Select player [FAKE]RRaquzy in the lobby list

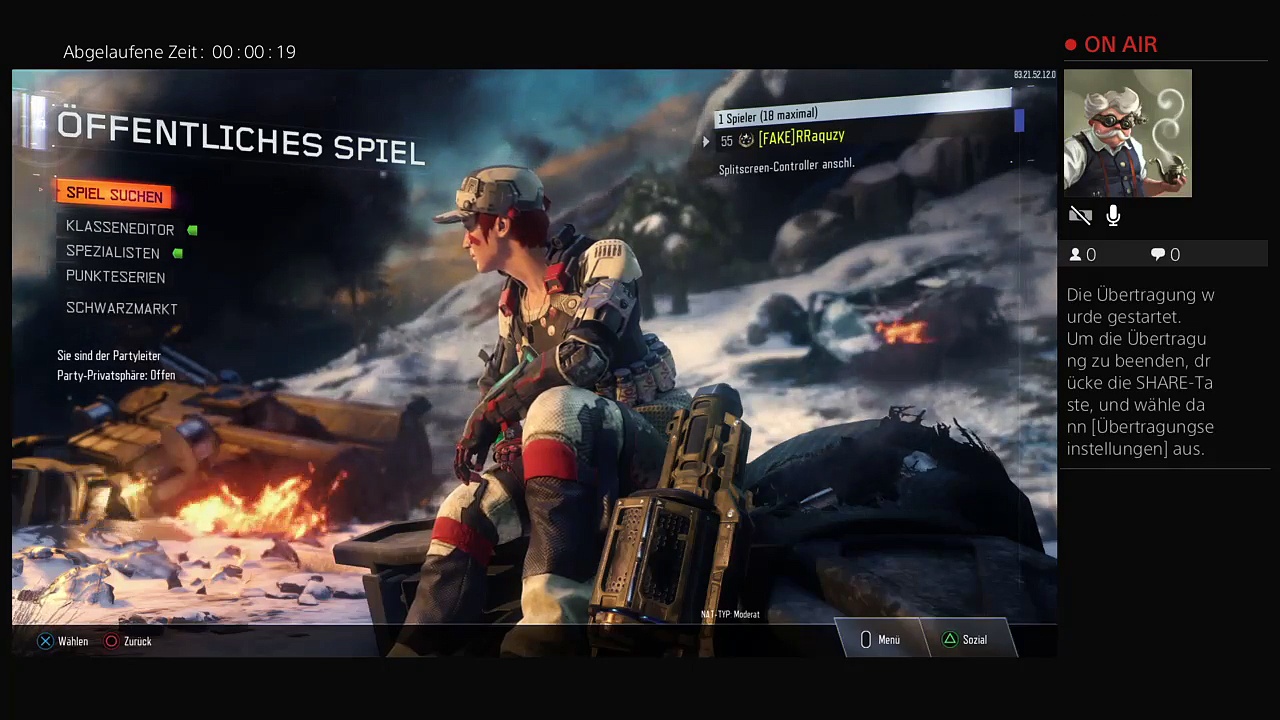tap(801, 138)
